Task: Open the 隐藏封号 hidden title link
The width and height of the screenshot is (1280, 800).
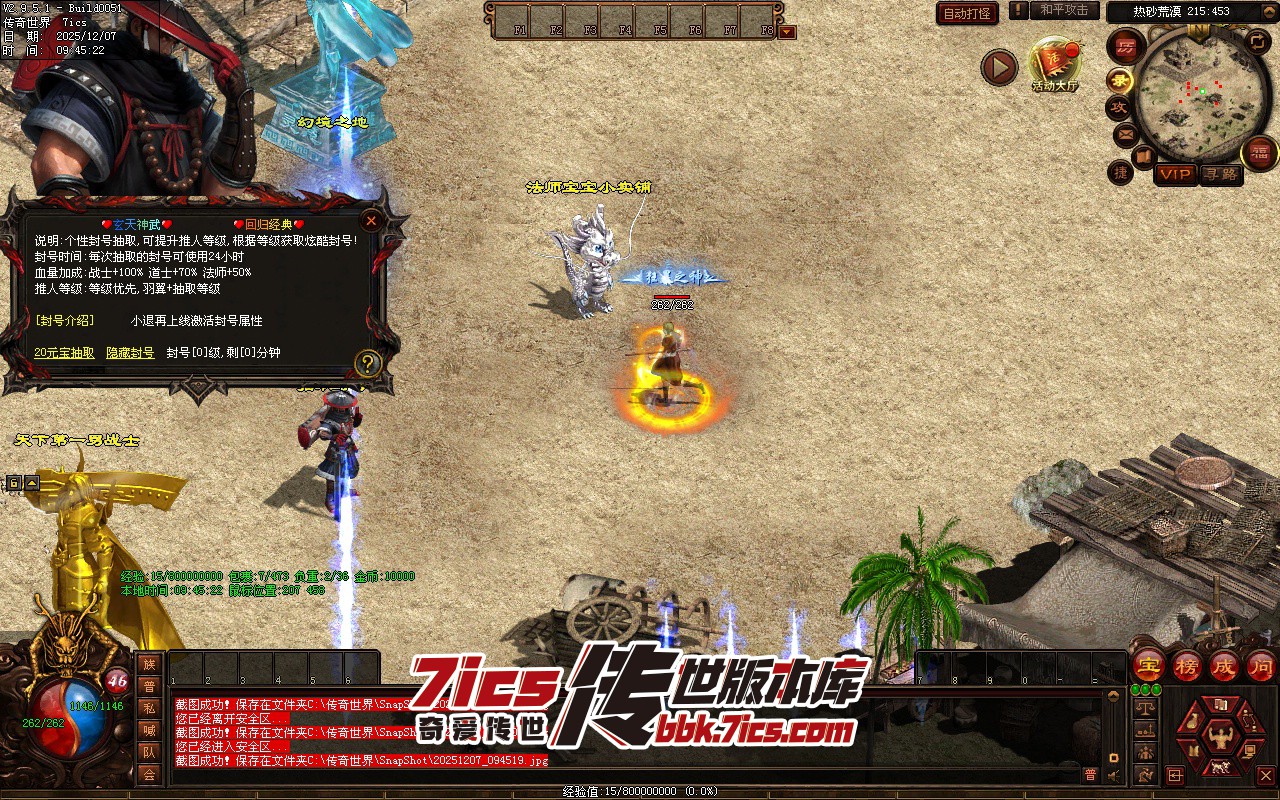Action: click(130, 353)
